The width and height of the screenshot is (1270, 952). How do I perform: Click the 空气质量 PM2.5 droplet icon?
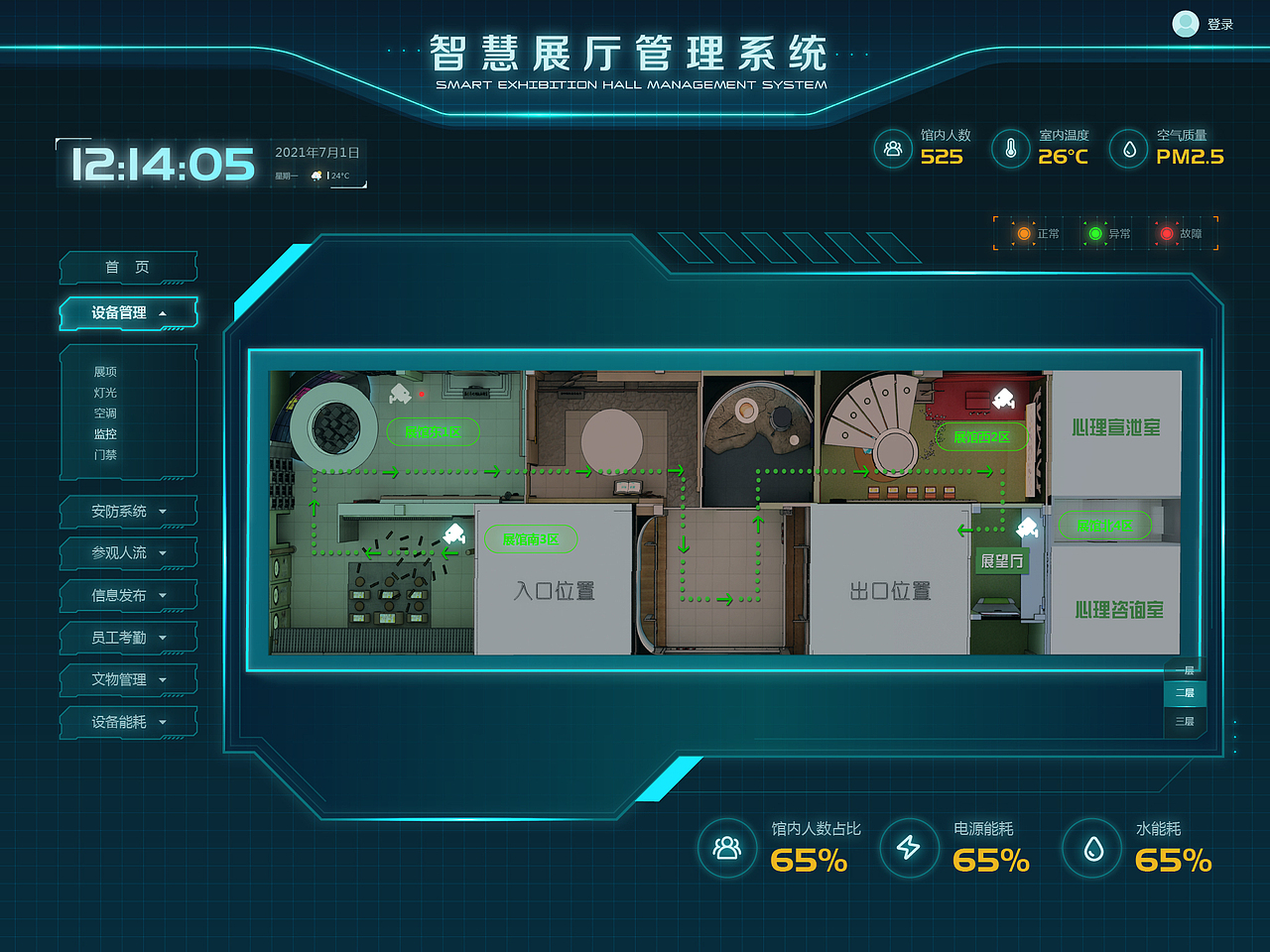tap(1128, 150)
